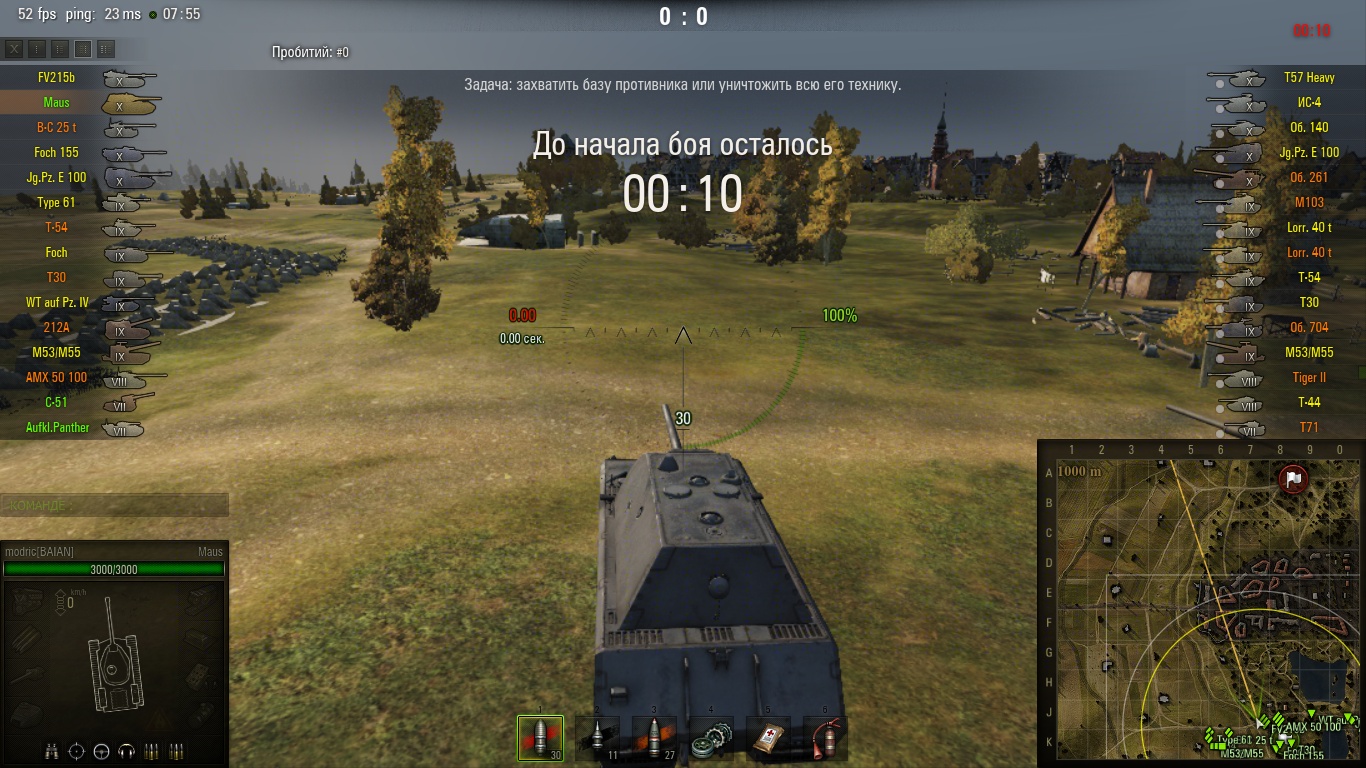Hide the player list with X button

pyautogui.click(x=14, y=48)
